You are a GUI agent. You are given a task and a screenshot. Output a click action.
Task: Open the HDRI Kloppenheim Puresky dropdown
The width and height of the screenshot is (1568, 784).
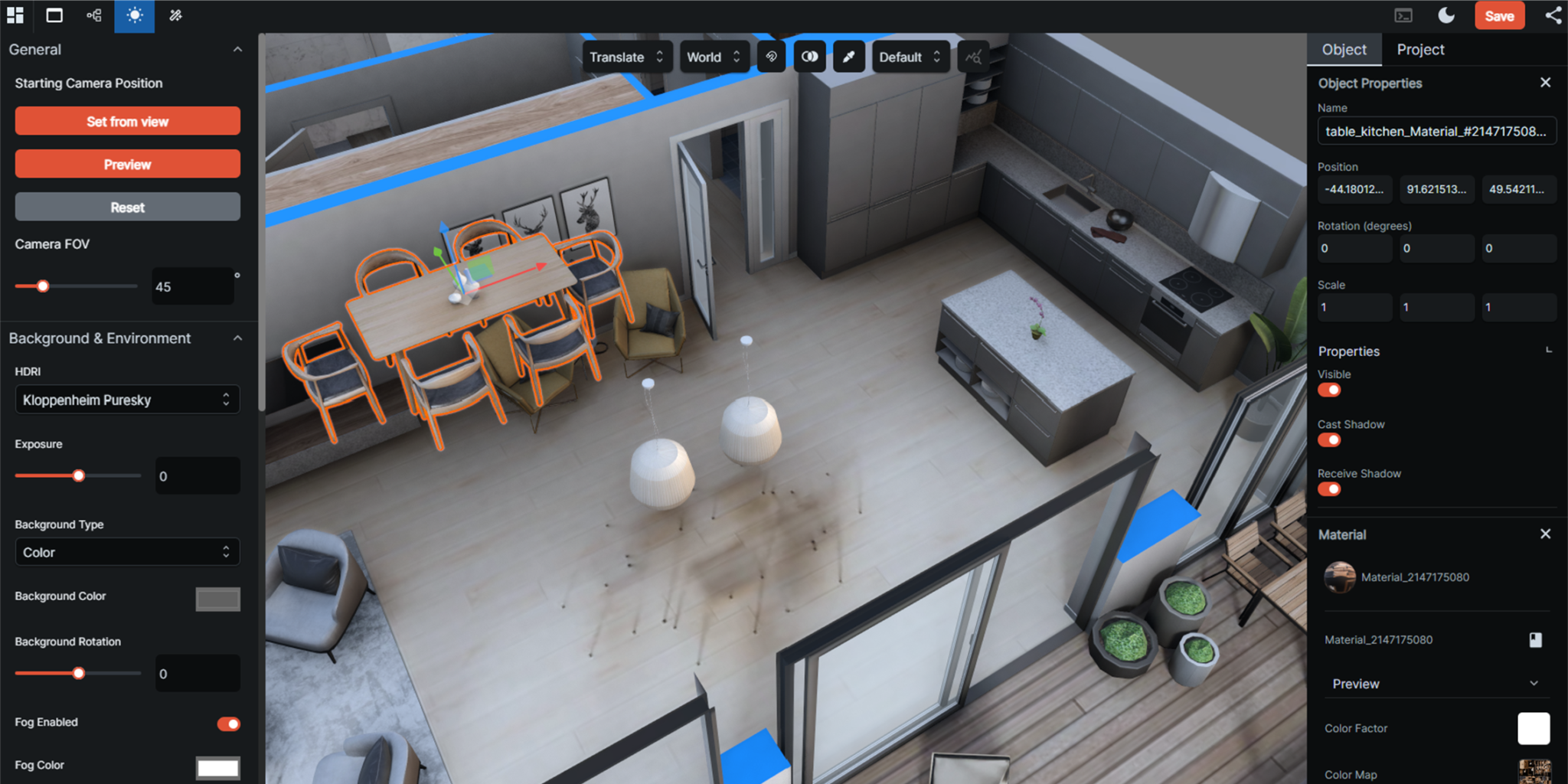pos(127,399)
